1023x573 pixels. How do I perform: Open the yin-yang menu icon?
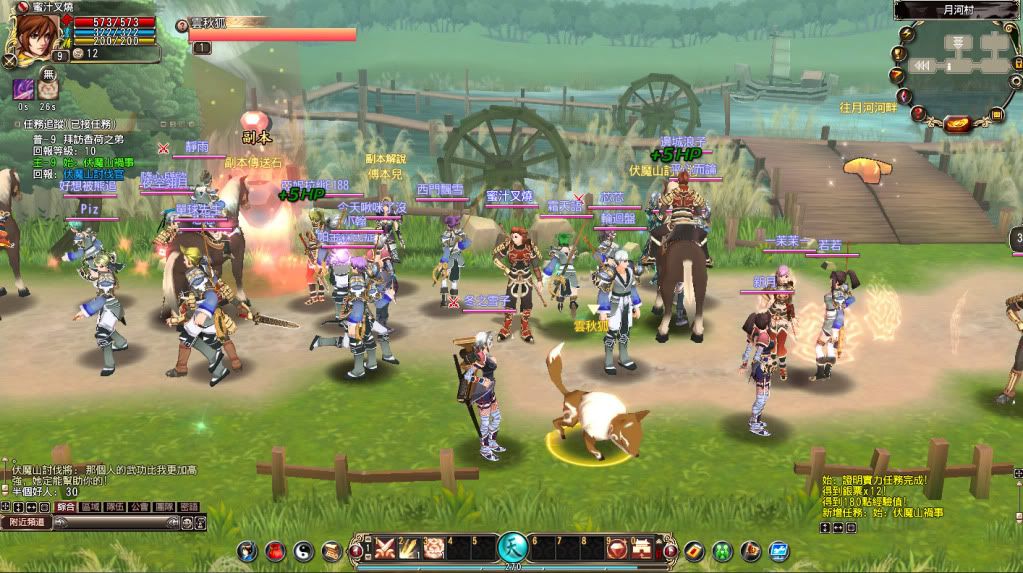coord(303,551)
